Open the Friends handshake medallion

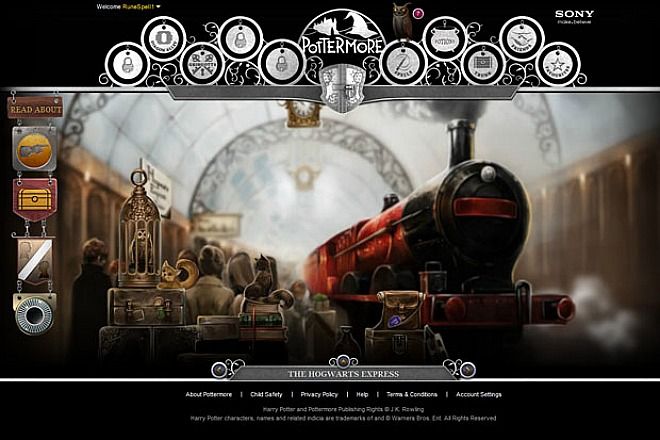[x=521, y=38]
